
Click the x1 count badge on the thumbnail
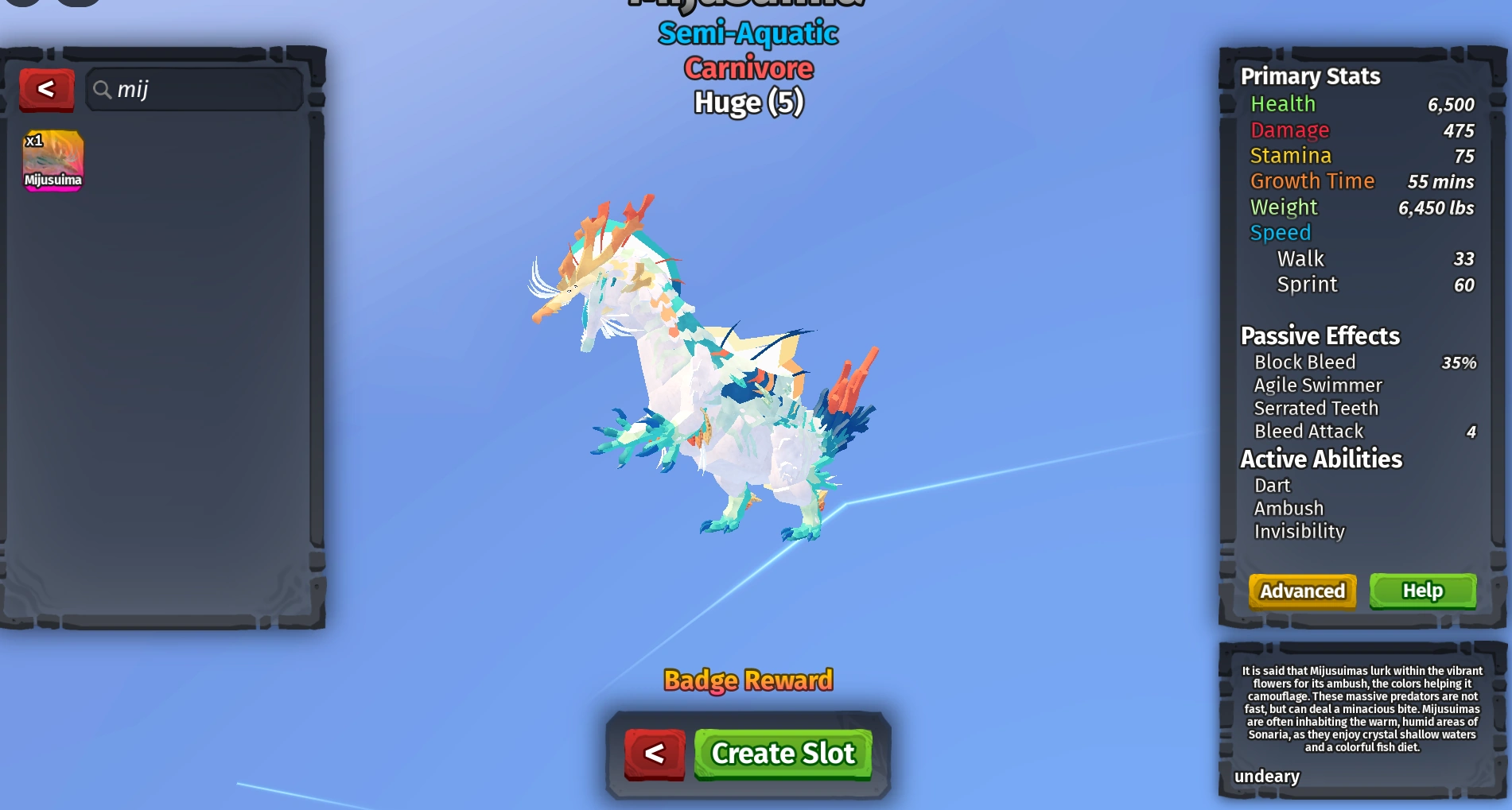click(x=36, y=140)
